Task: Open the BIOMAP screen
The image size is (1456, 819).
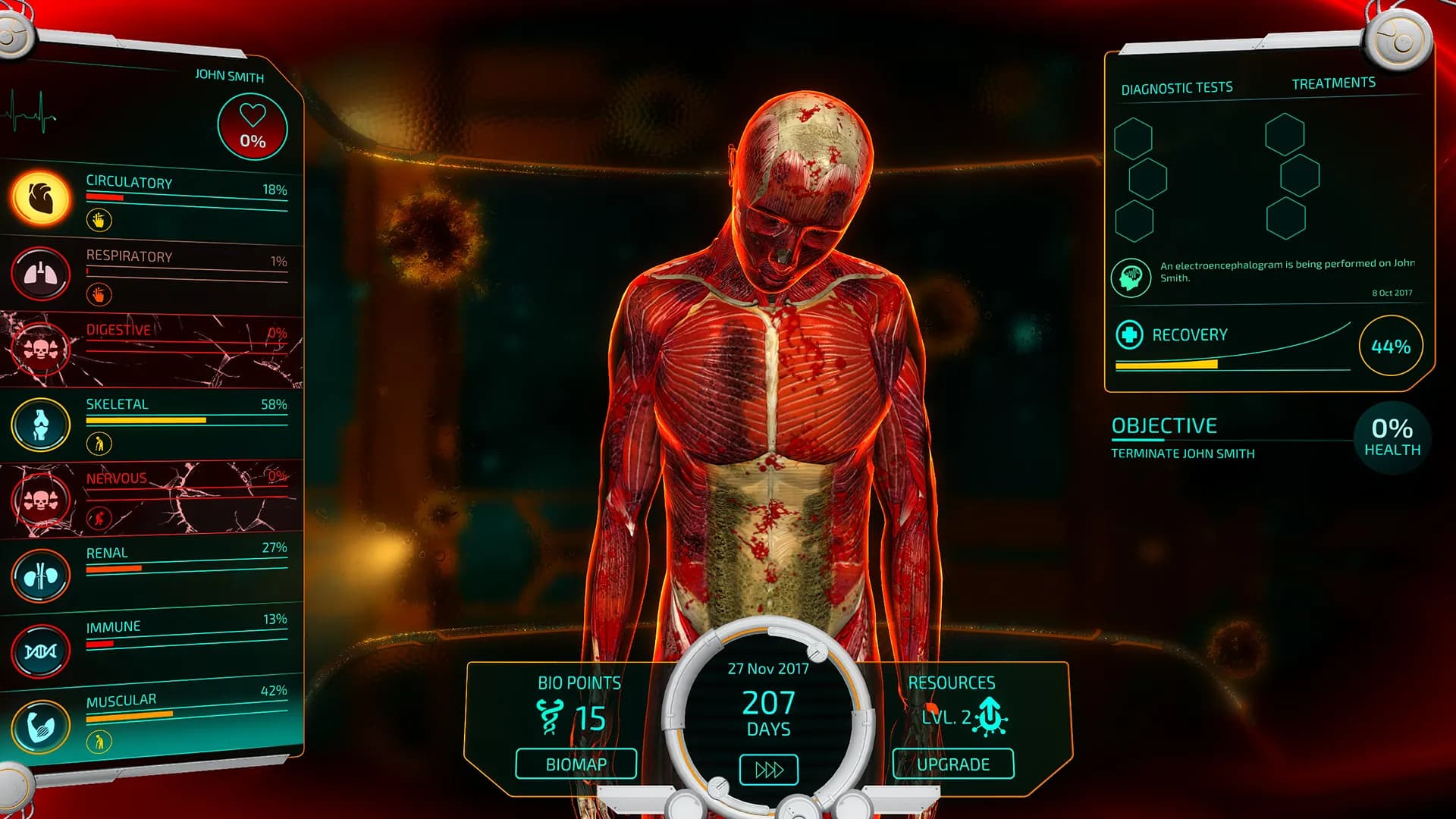Action: click(576, 764)
